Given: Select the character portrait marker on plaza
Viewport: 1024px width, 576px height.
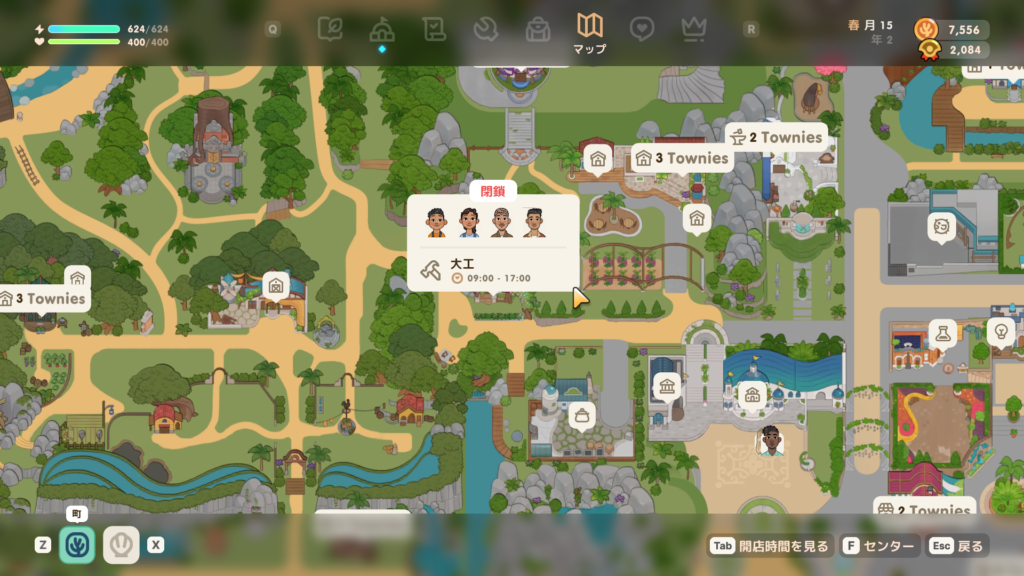Looking at the screenshot, I should pyautogui.click(x=769, y=441).
